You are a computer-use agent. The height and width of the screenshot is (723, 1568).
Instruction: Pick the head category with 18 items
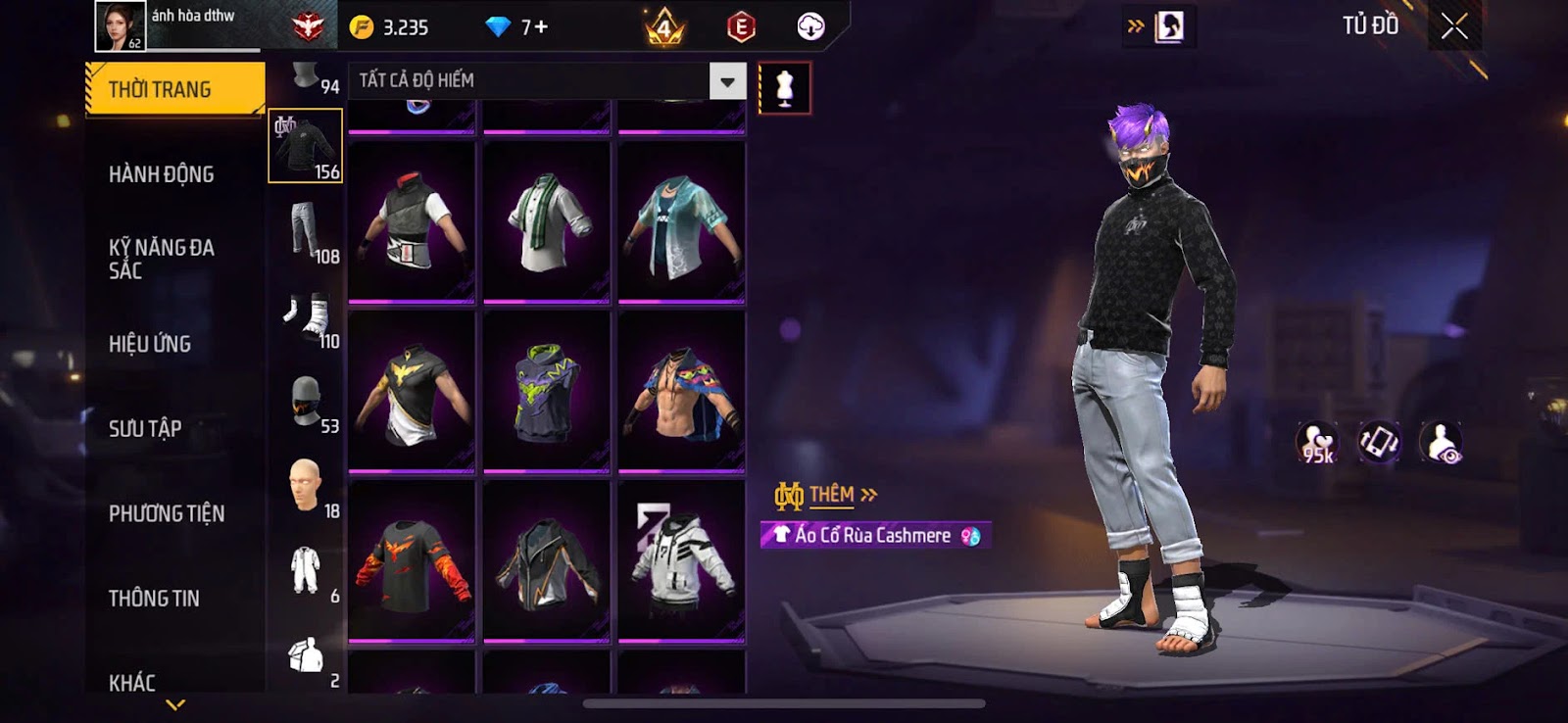tap(306, 487)
